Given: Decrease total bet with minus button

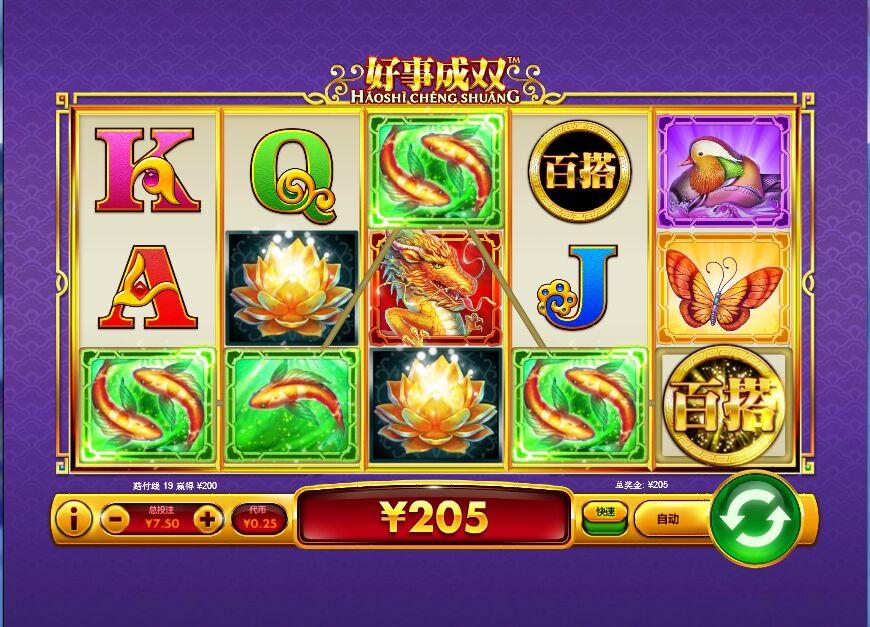Looking at the screenshot, I should coord(115,518).
